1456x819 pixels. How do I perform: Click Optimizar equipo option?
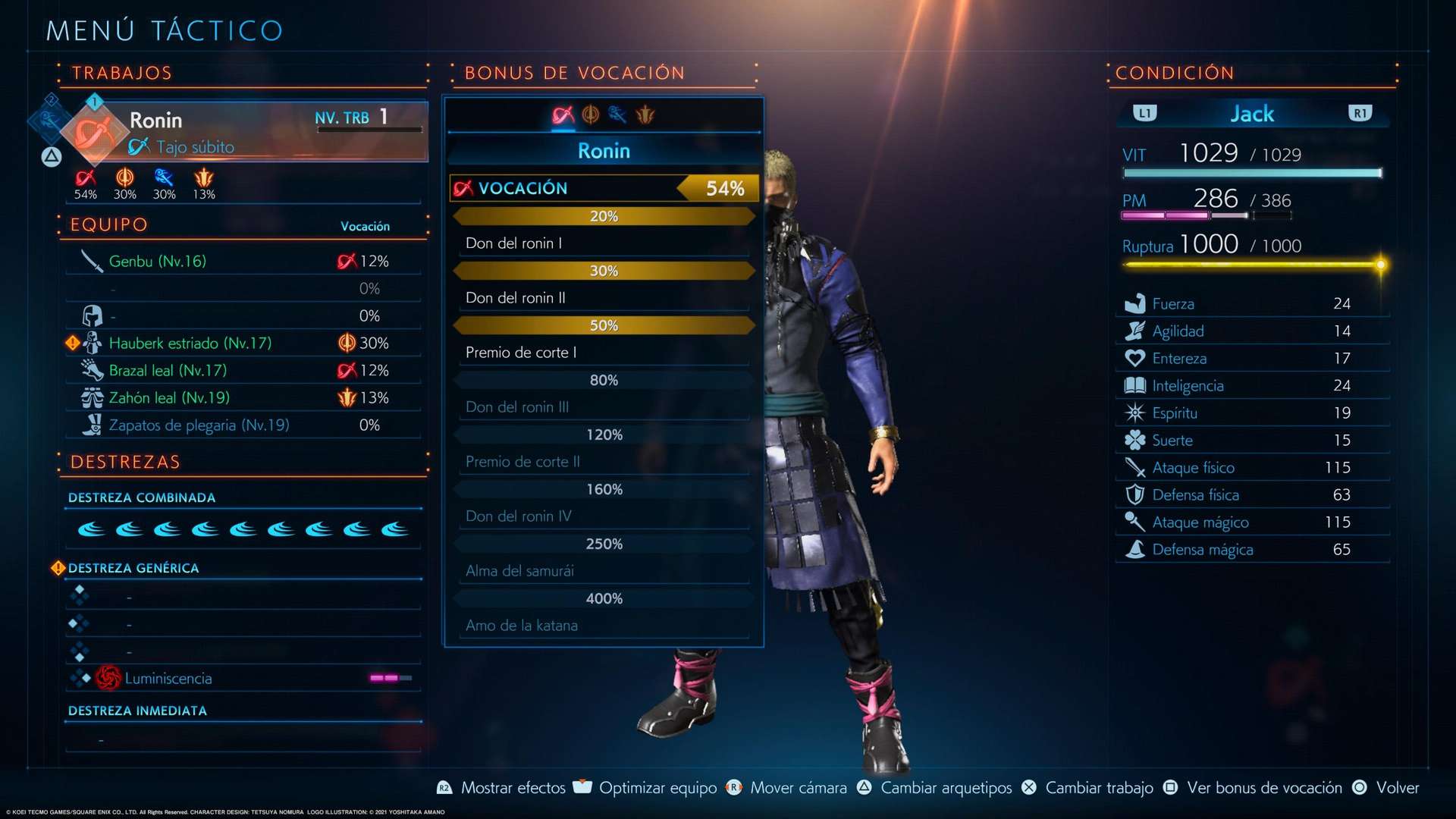click(657, 788)
